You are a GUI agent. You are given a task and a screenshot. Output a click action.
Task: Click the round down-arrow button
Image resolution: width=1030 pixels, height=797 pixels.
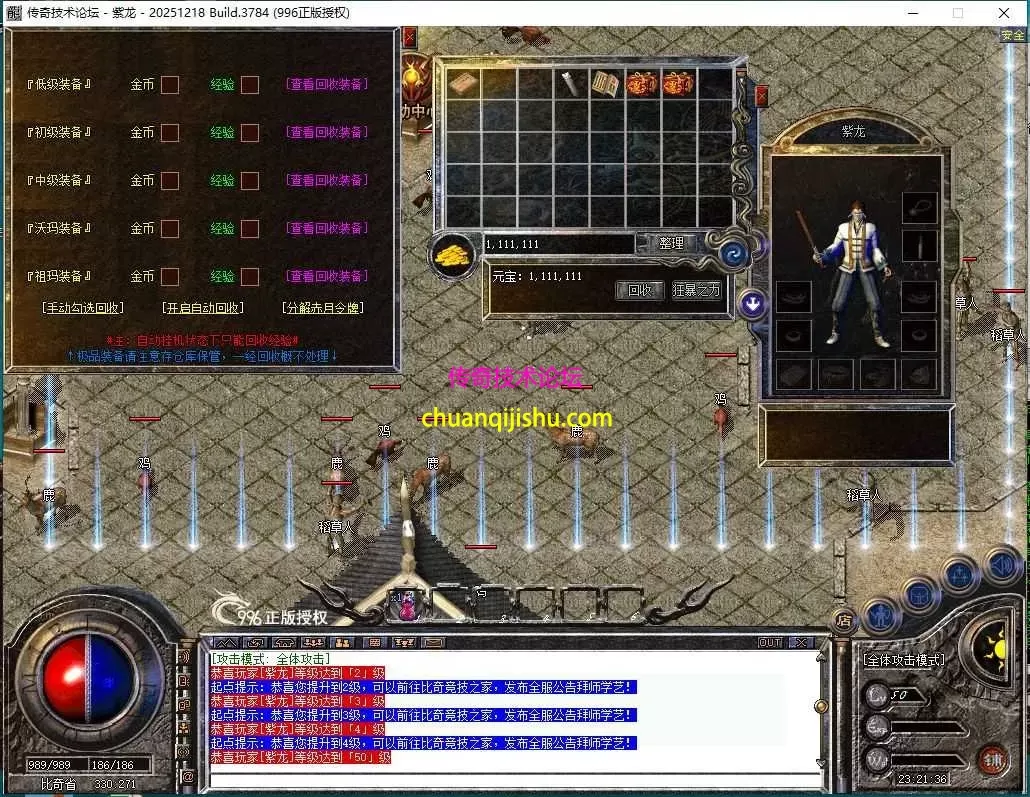pyautogui.click(x=752, y=304)
